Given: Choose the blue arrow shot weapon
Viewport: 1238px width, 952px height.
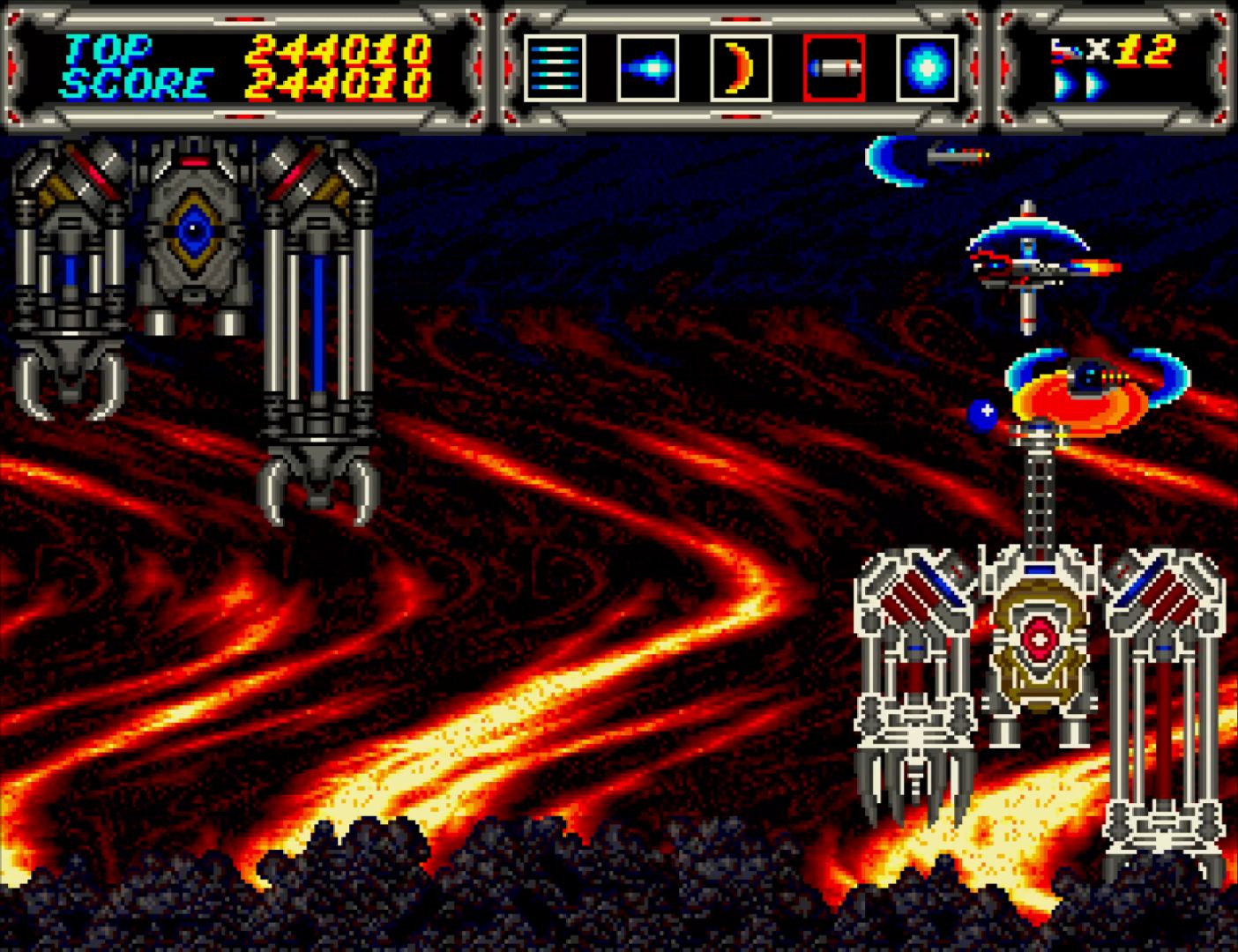Looking at the screenshot, I should pos(647,68).
